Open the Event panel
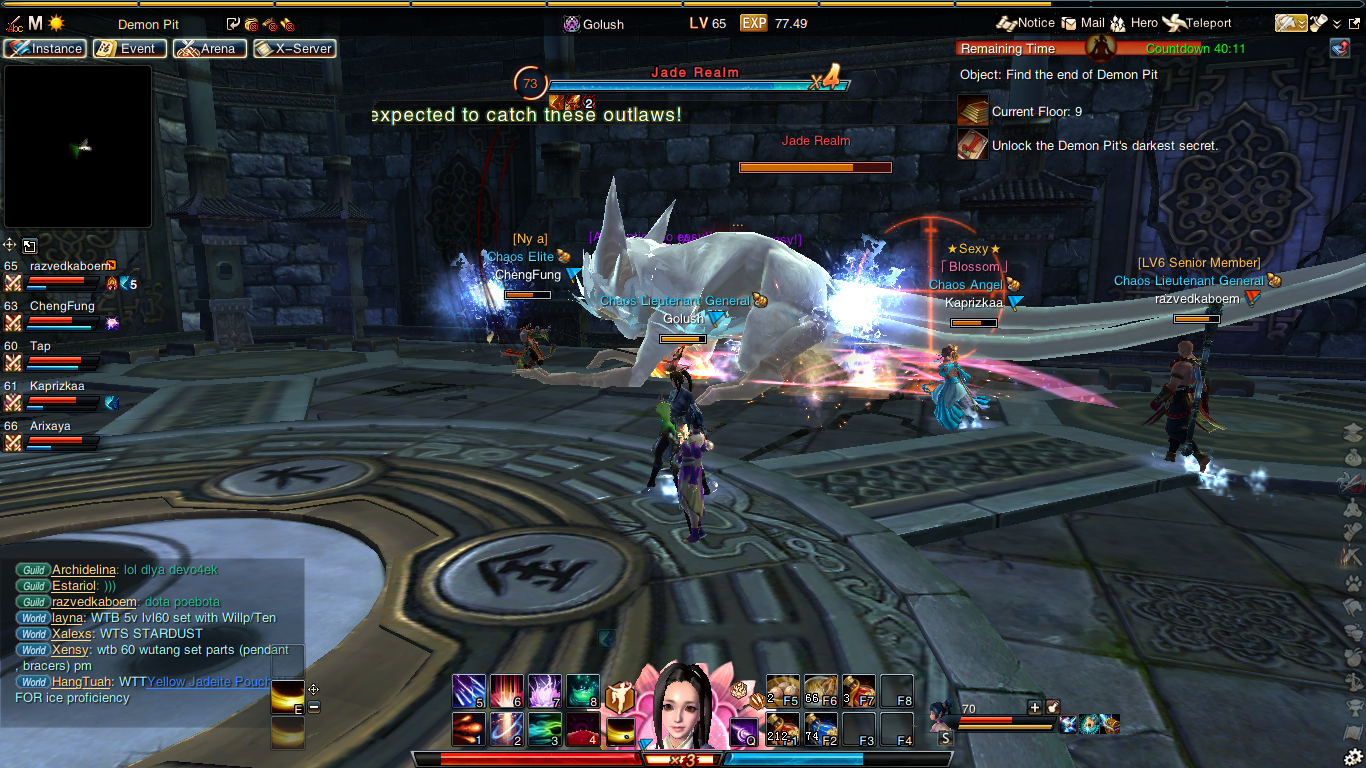 (129, 48)
